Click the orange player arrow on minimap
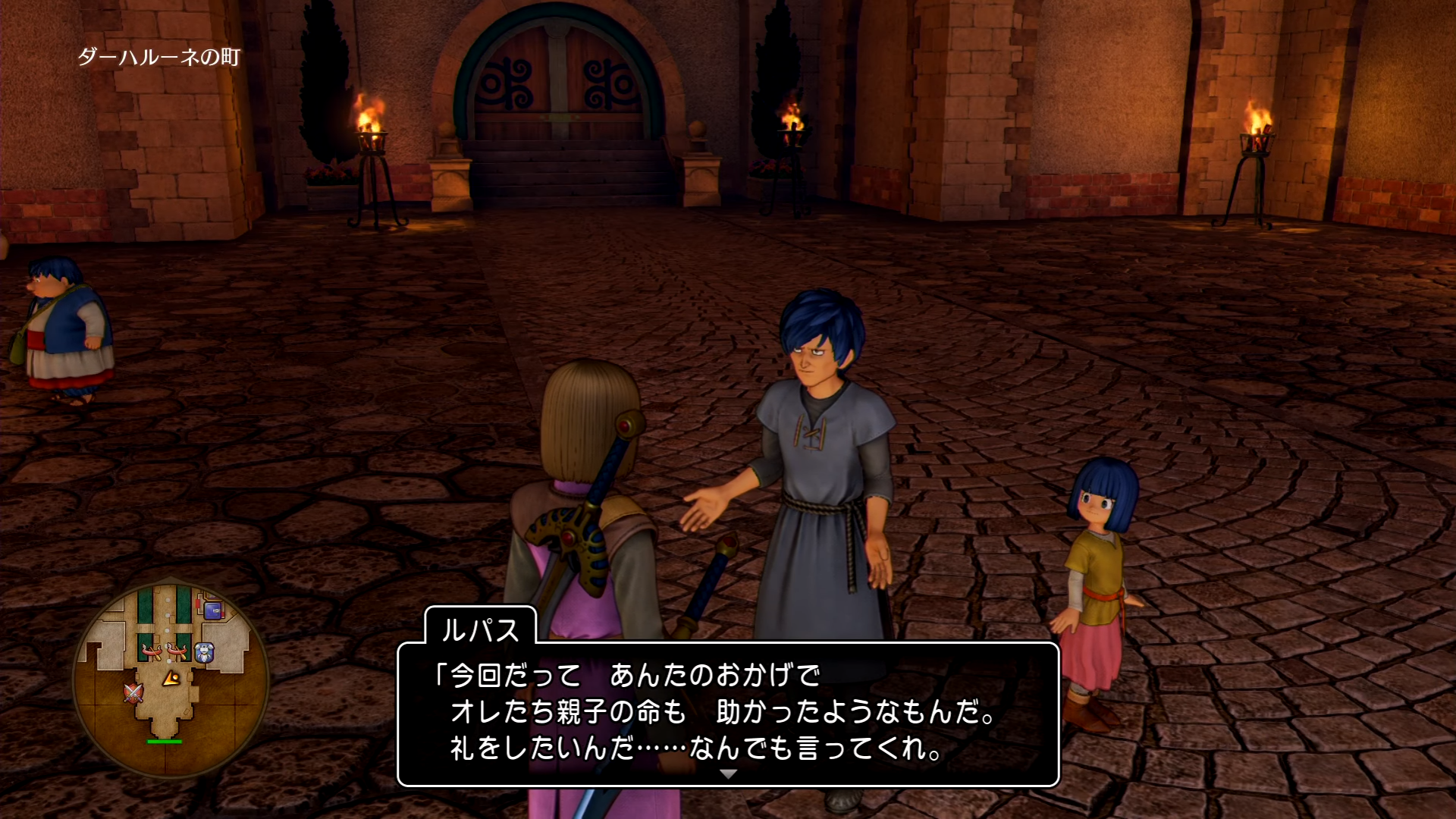The width and height of the screenshot is (1456, 819). (x=172, y=678)
